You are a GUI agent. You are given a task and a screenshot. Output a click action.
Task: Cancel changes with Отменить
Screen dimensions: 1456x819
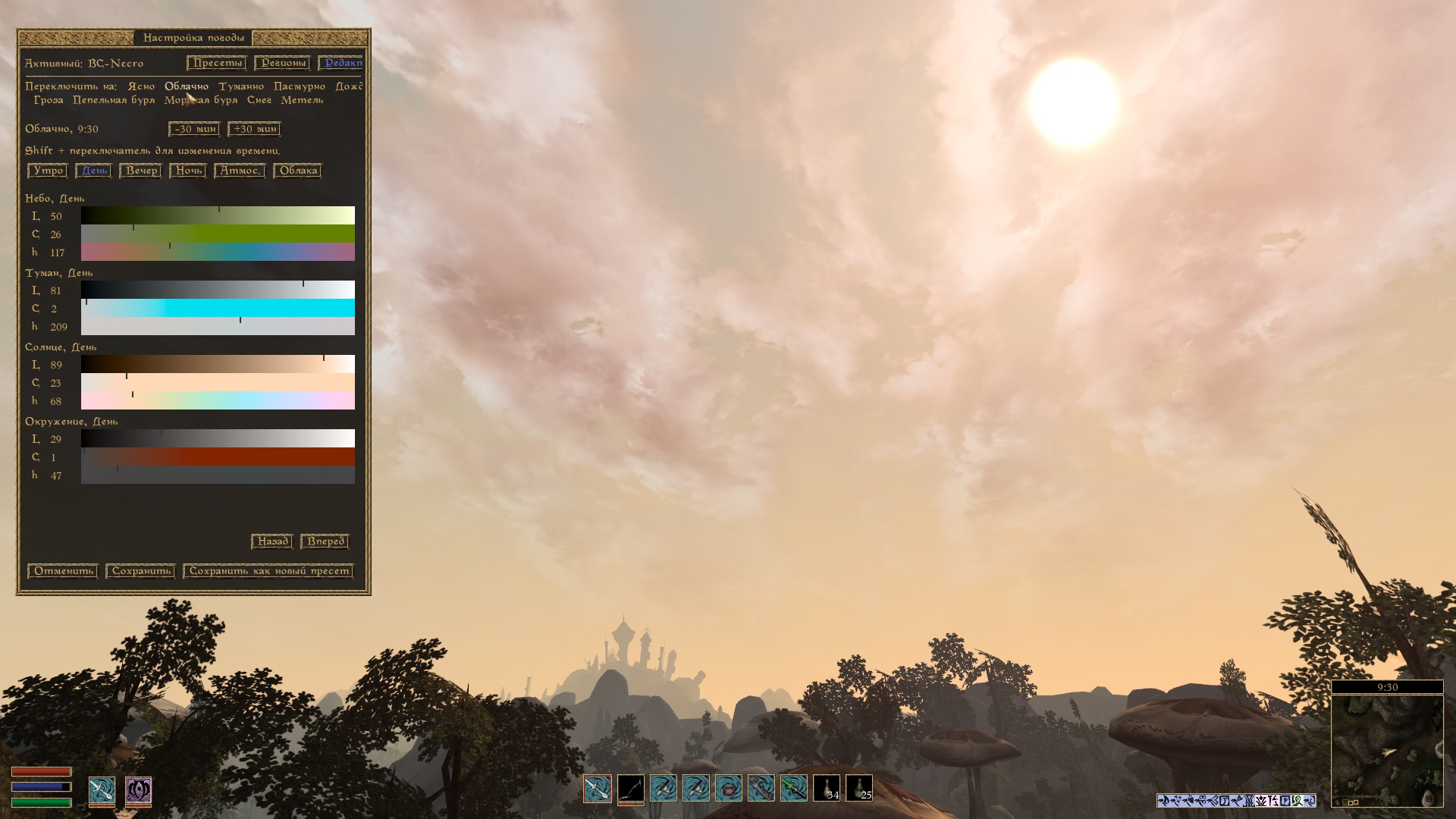click(63, 571)
